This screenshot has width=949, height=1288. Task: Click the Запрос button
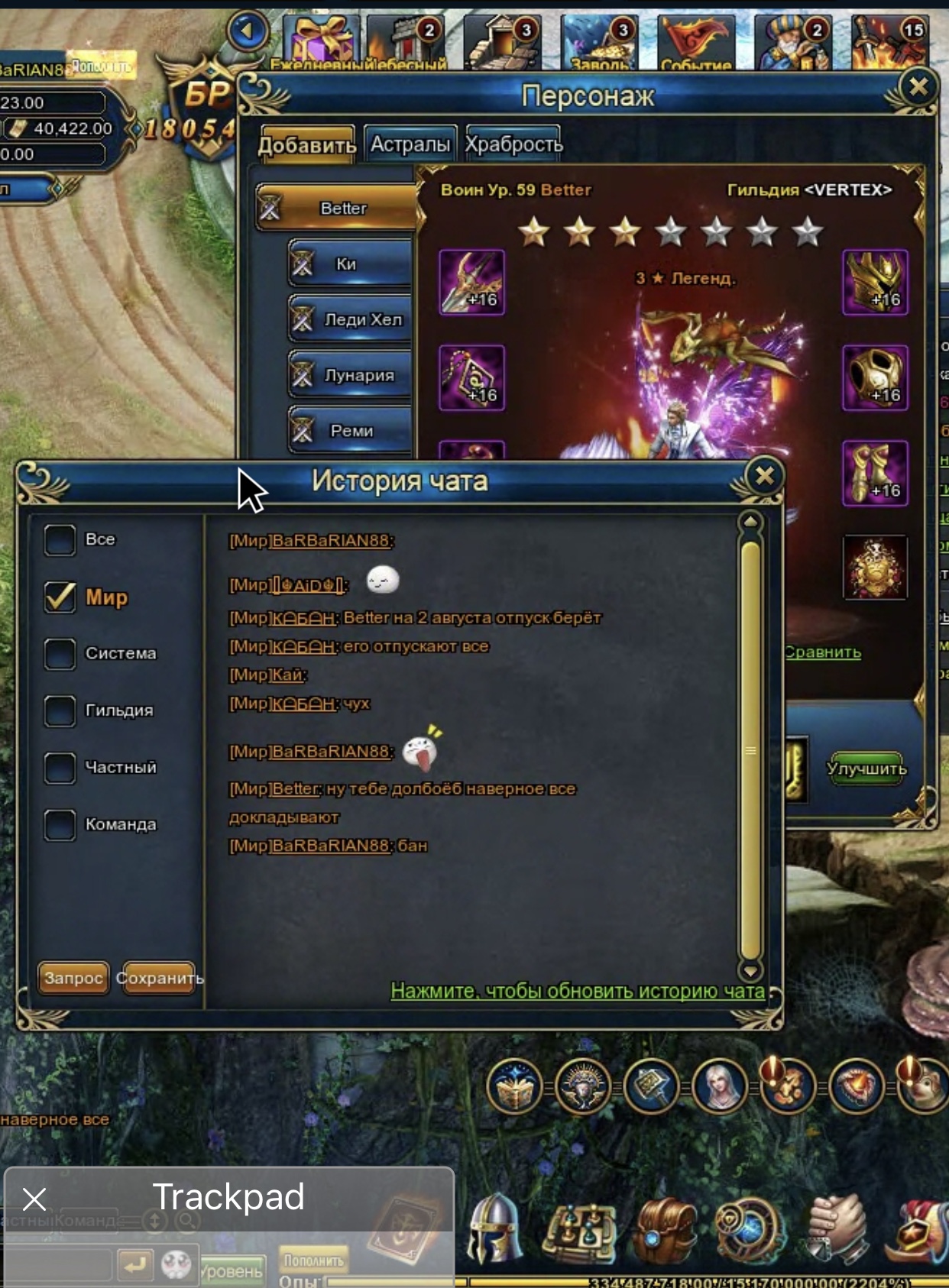pos(73,978)
